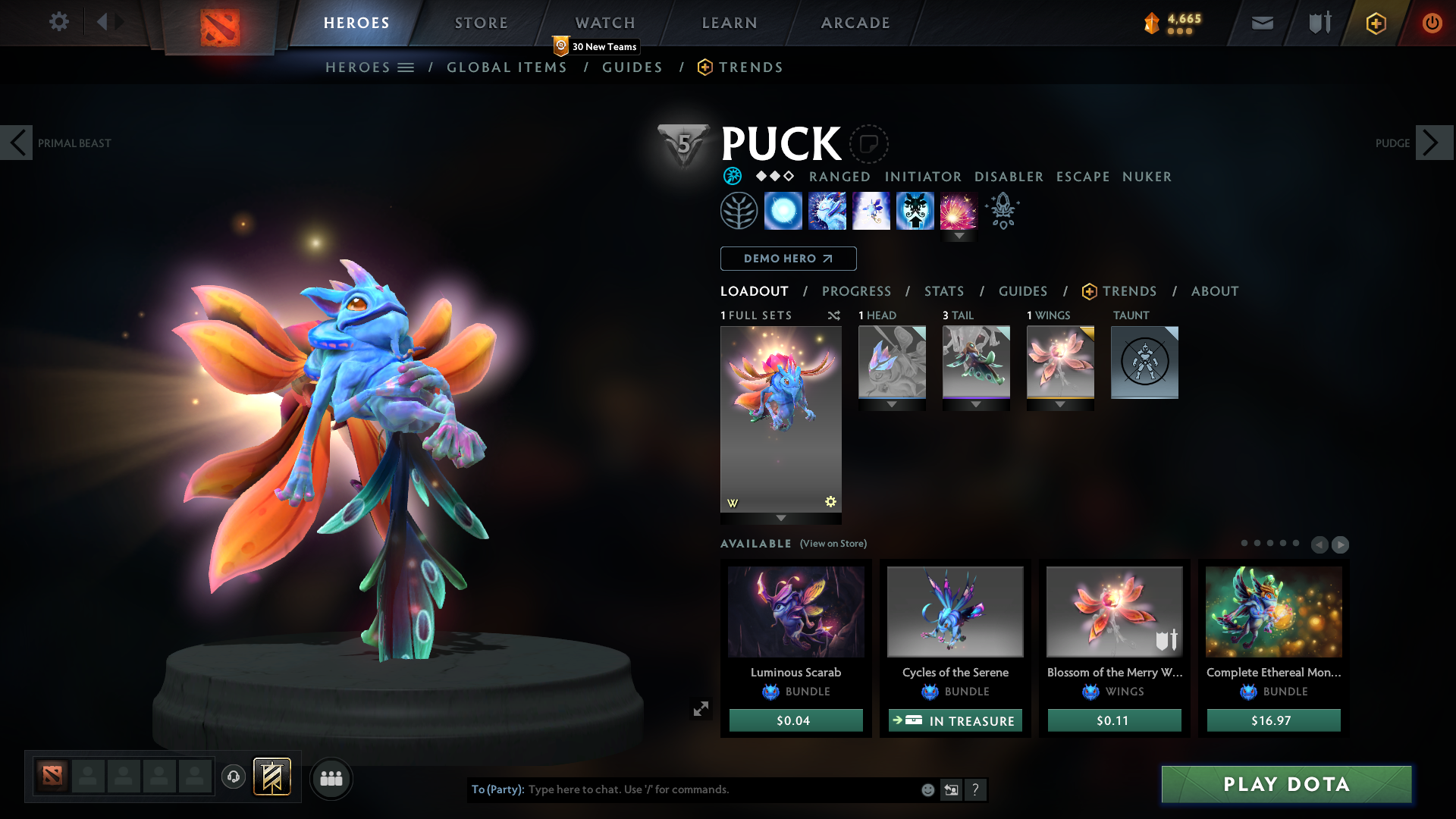Click the voice chat headset icon
This screenshot has width=1456, height=819.
tap(234, 778)
